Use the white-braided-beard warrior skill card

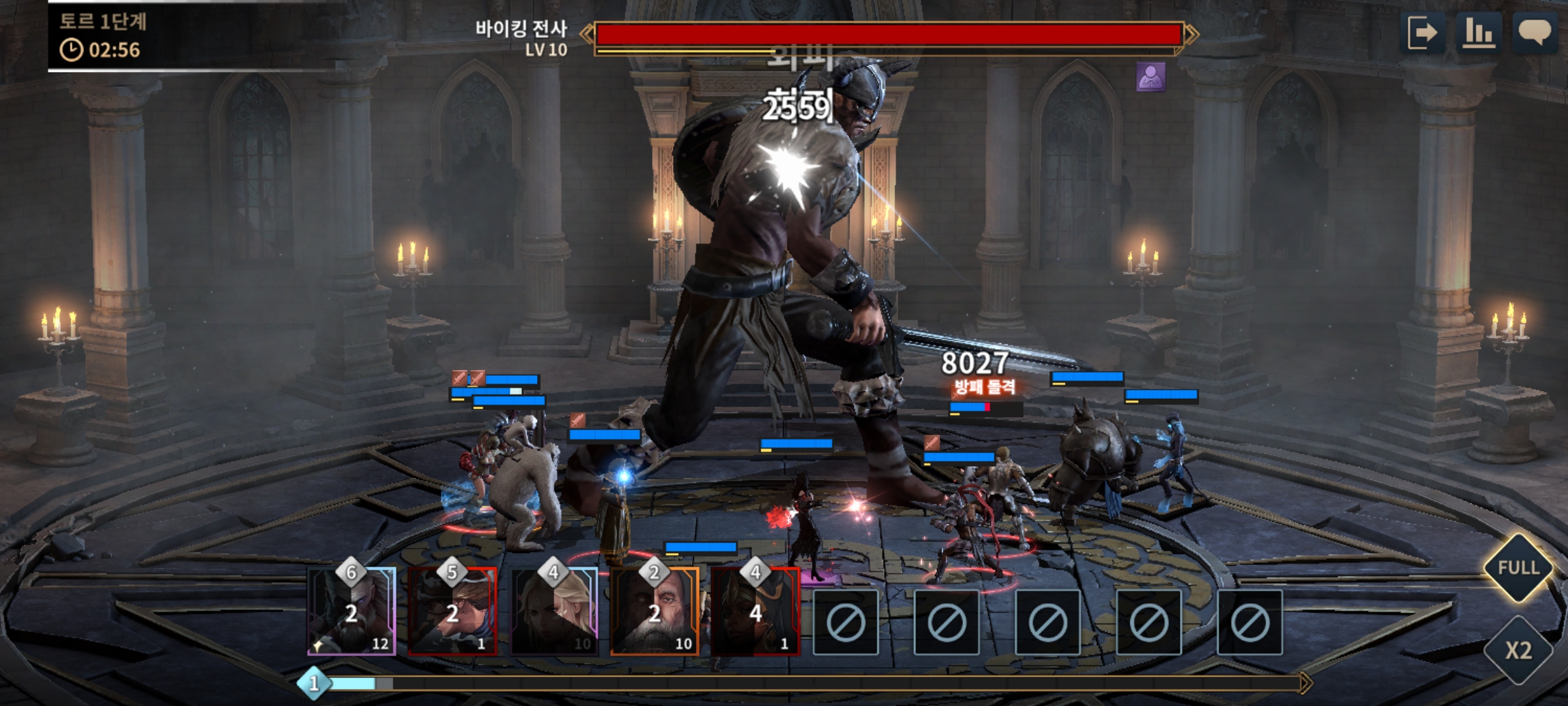coord(352,612)
